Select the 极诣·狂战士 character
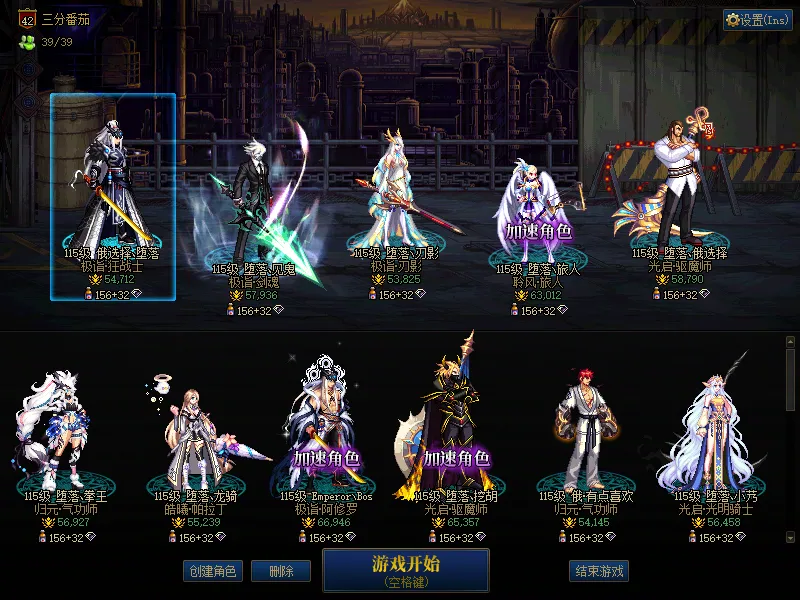Screen dimensions: 800x600 pos(112,190)
